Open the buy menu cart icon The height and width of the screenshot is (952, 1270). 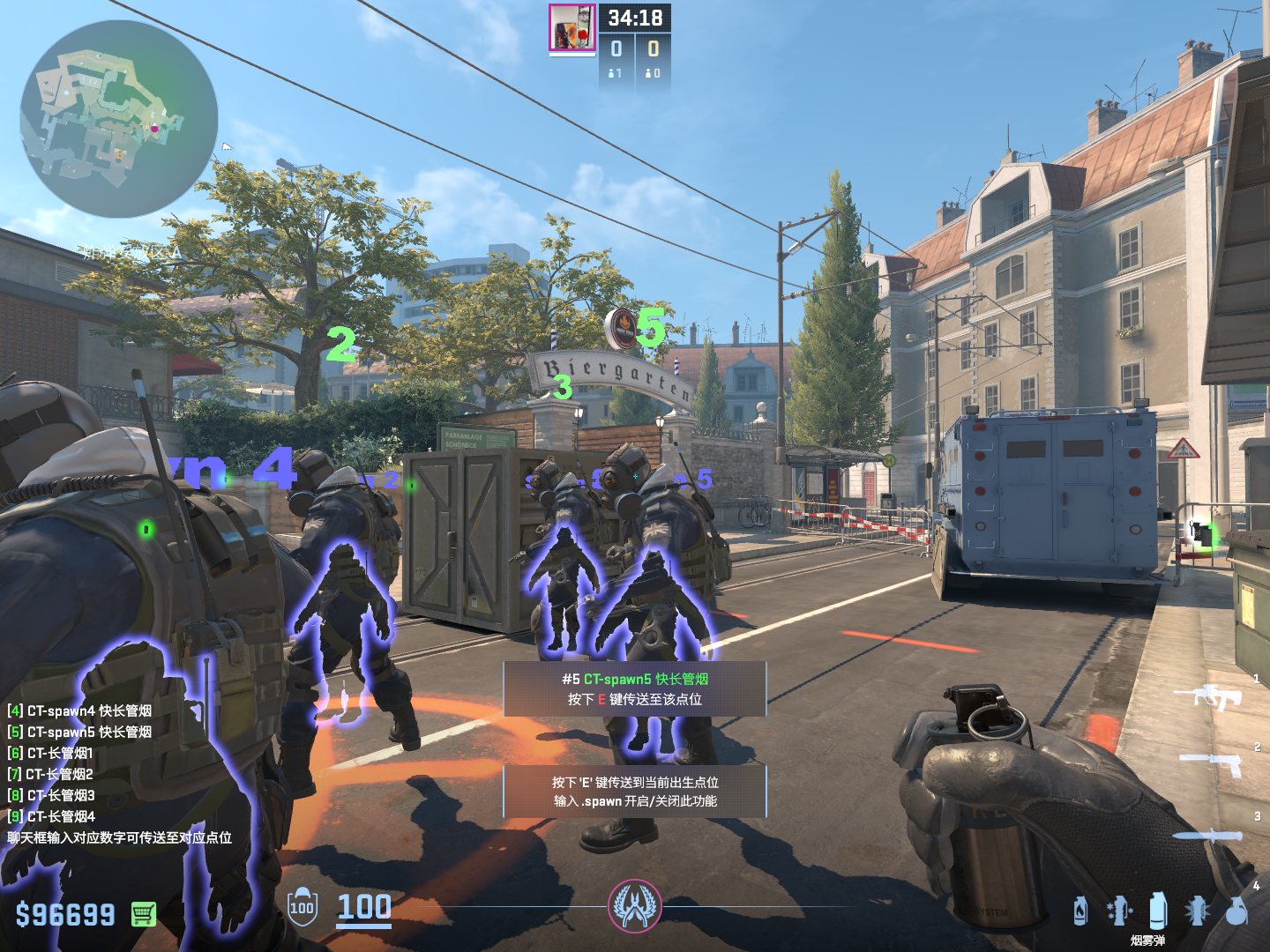(x=144, y=914)
